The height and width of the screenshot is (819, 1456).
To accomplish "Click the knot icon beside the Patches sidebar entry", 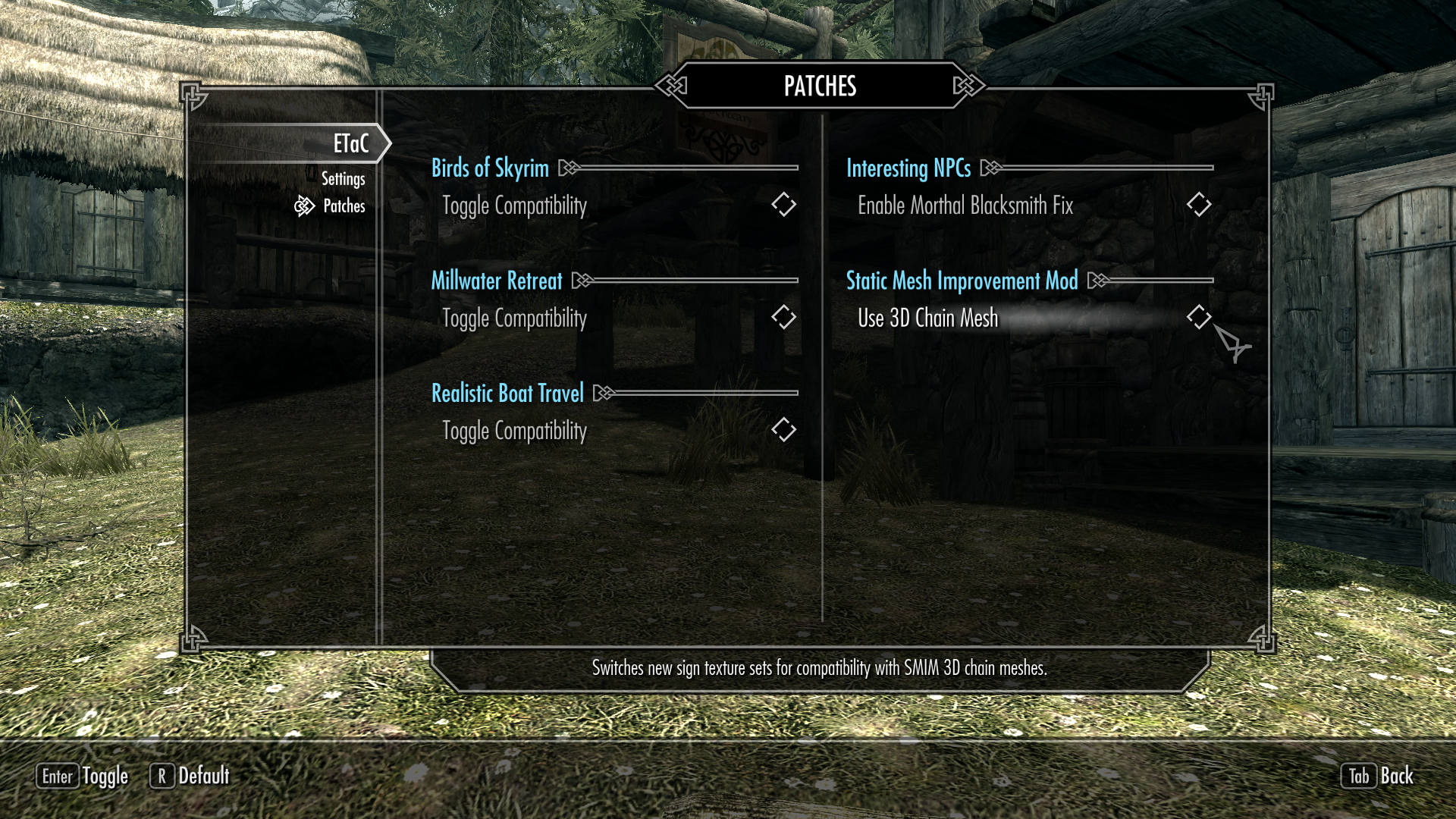I will [305, 206].
